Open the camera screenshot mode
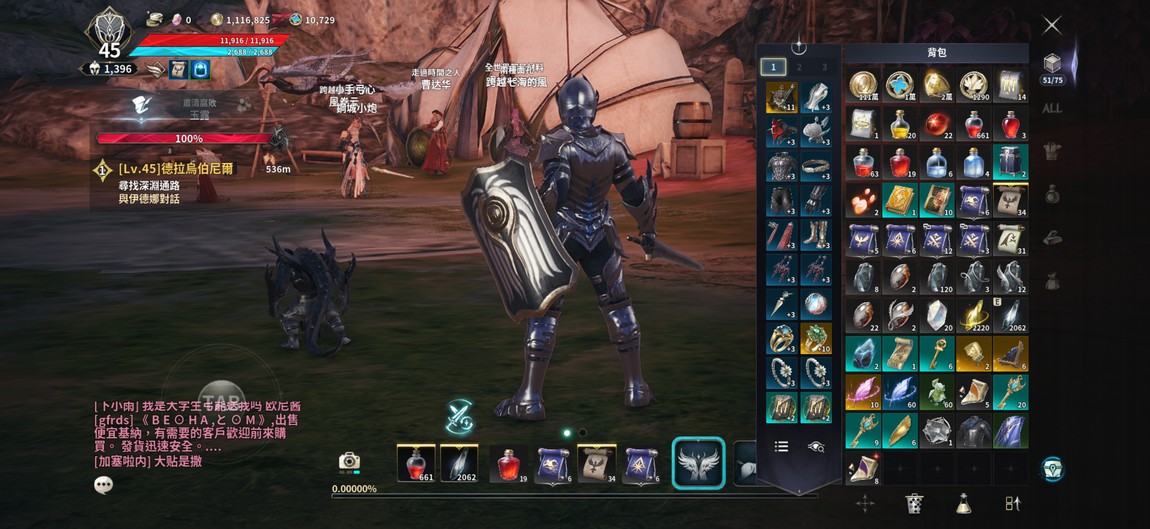 click(349, 461)
